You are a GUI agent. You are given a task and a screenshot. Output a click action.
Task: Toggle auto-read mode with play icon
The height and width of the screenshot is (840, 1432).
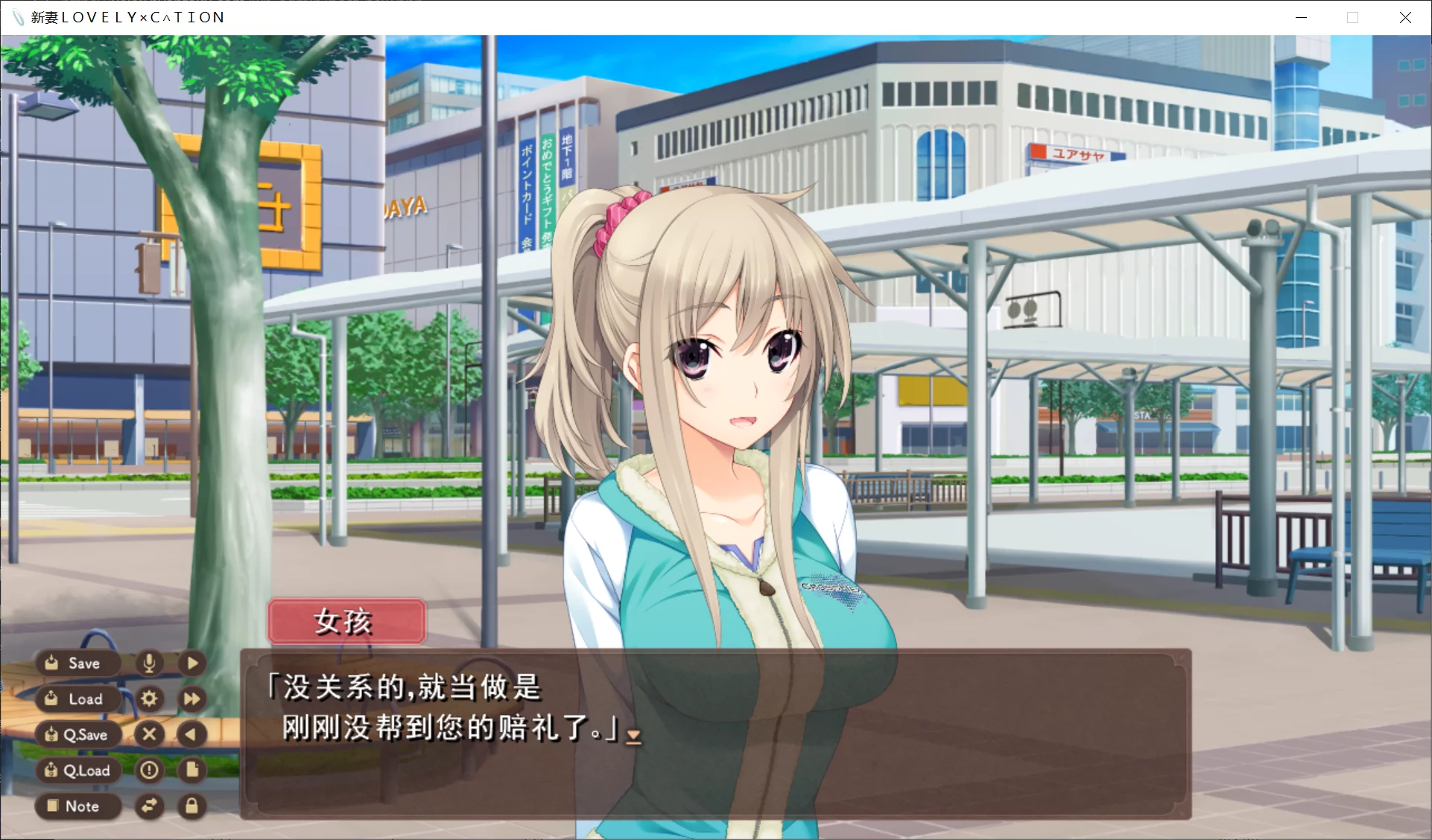tap(191, 663)
